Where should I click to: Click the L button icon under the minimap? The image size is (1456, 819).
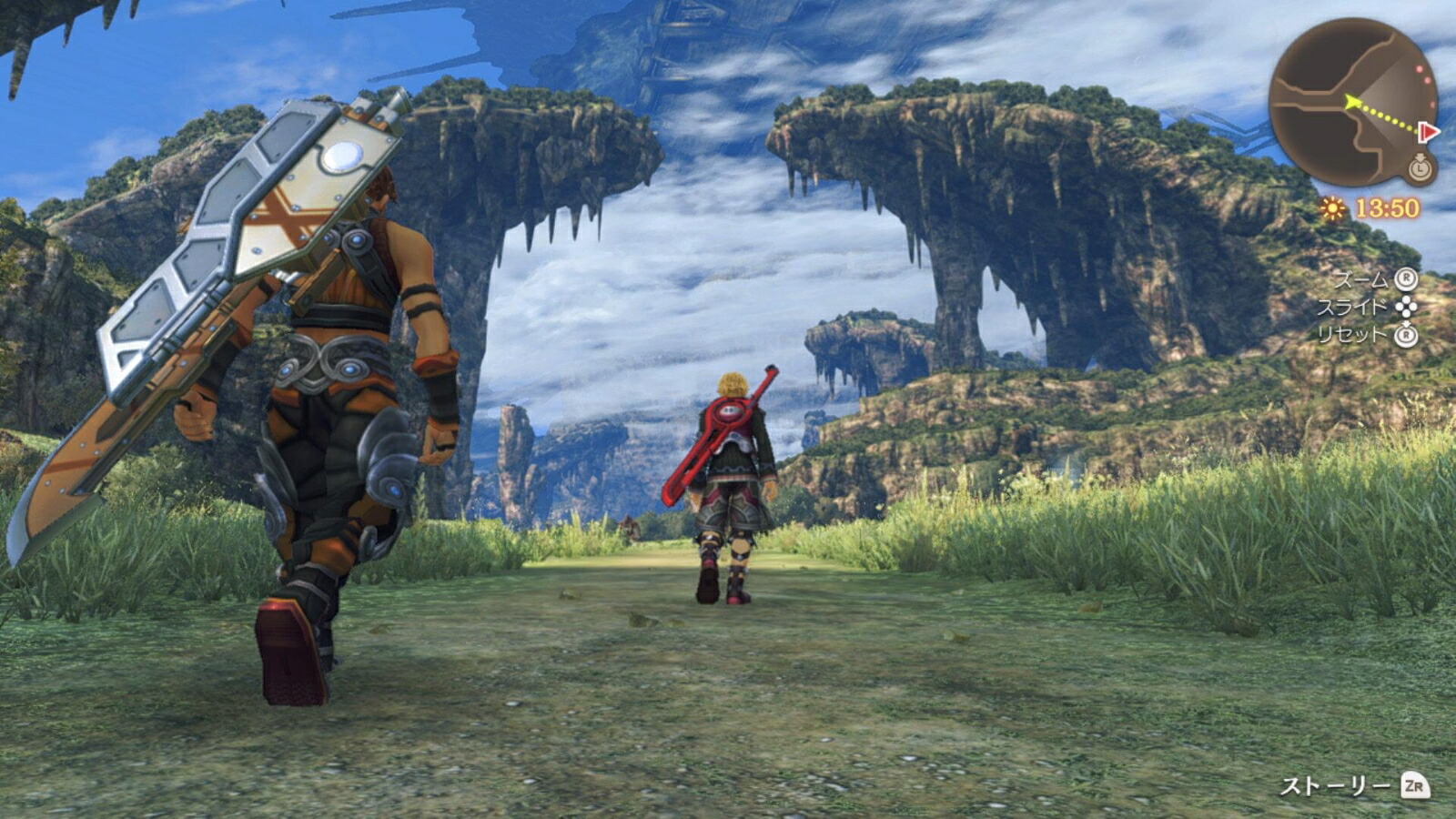[x=1421, y=171]
